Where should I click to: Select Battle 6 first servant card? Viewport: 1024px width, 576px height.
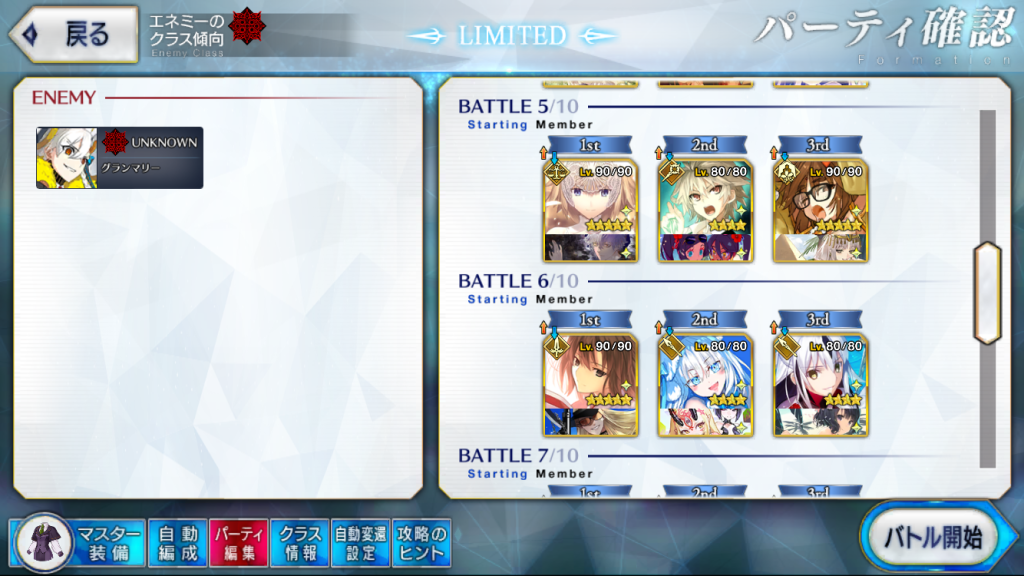click(588, 384)
